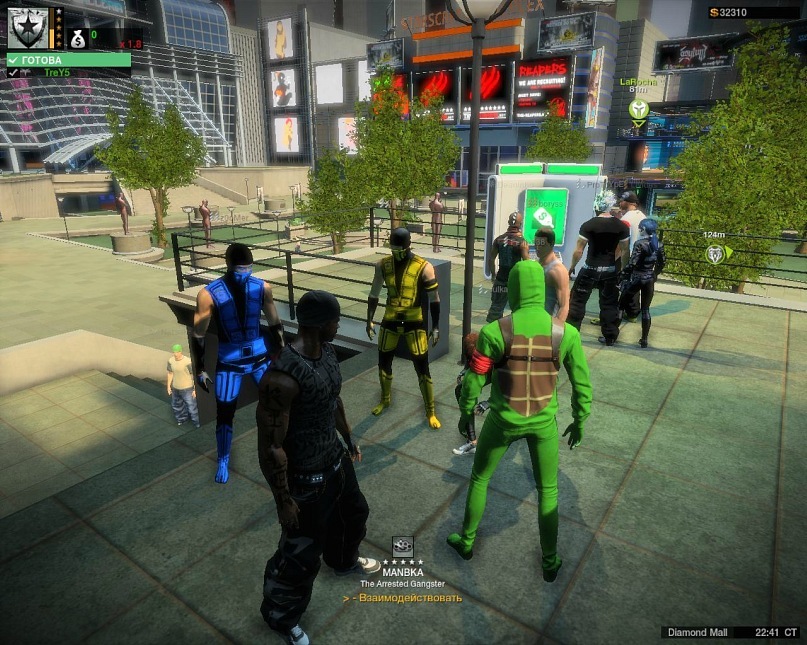Select group member TreY5
Image resolution: width=807 pixels, height=645 pixels.
(x=68, y=73)
